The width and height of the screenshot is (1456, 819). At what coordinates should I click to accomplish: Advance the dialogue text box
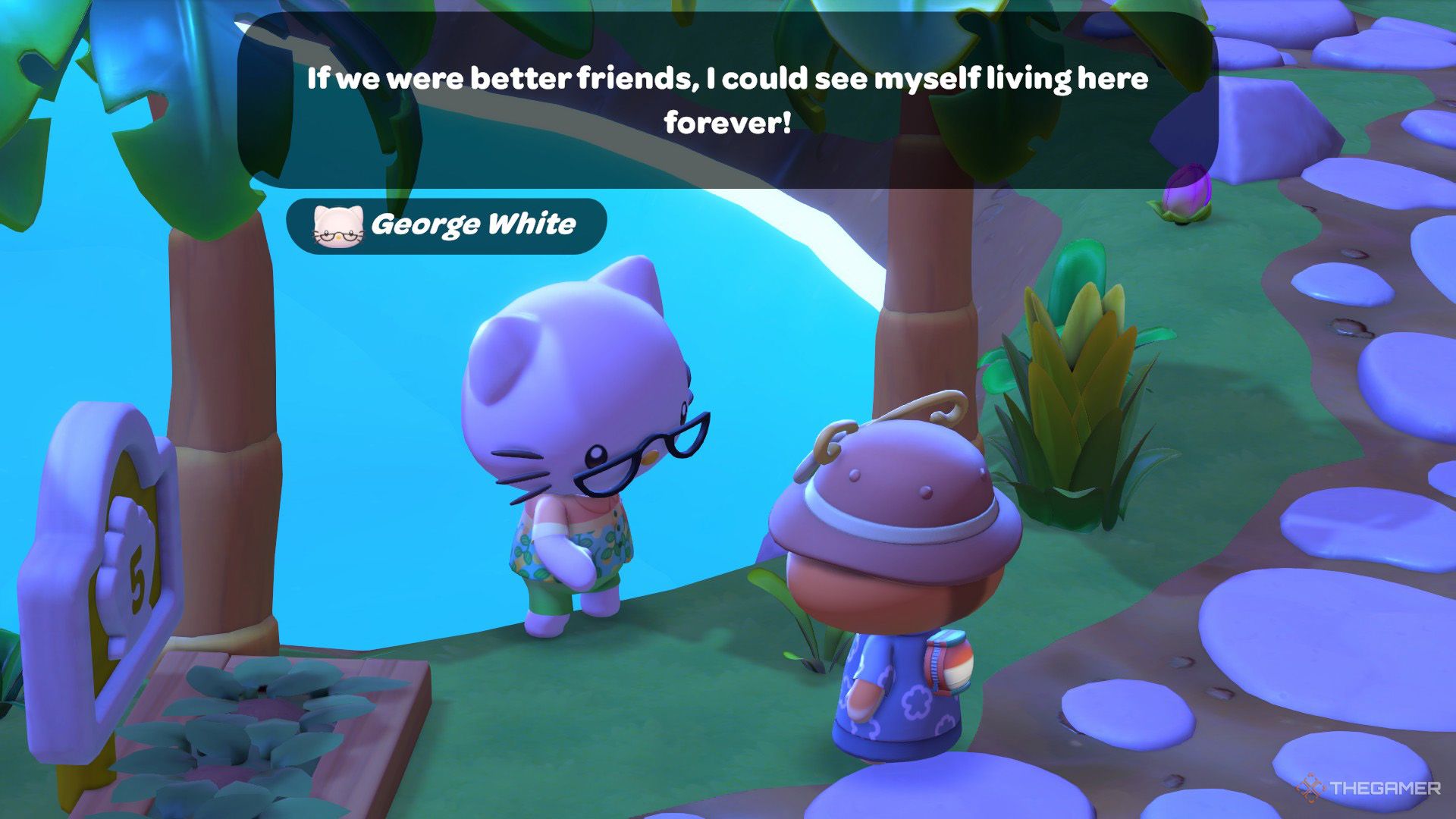(726, 101)
